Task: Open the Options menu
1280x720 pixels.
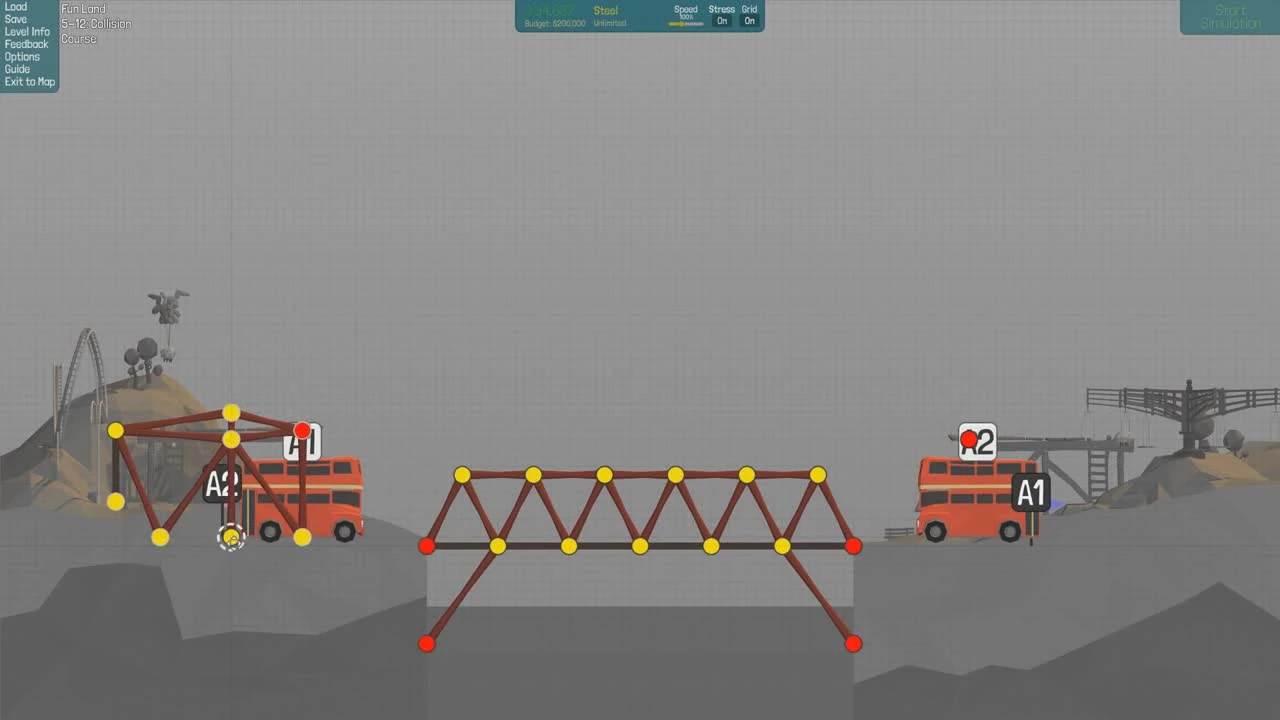Action: click(20, 57)
